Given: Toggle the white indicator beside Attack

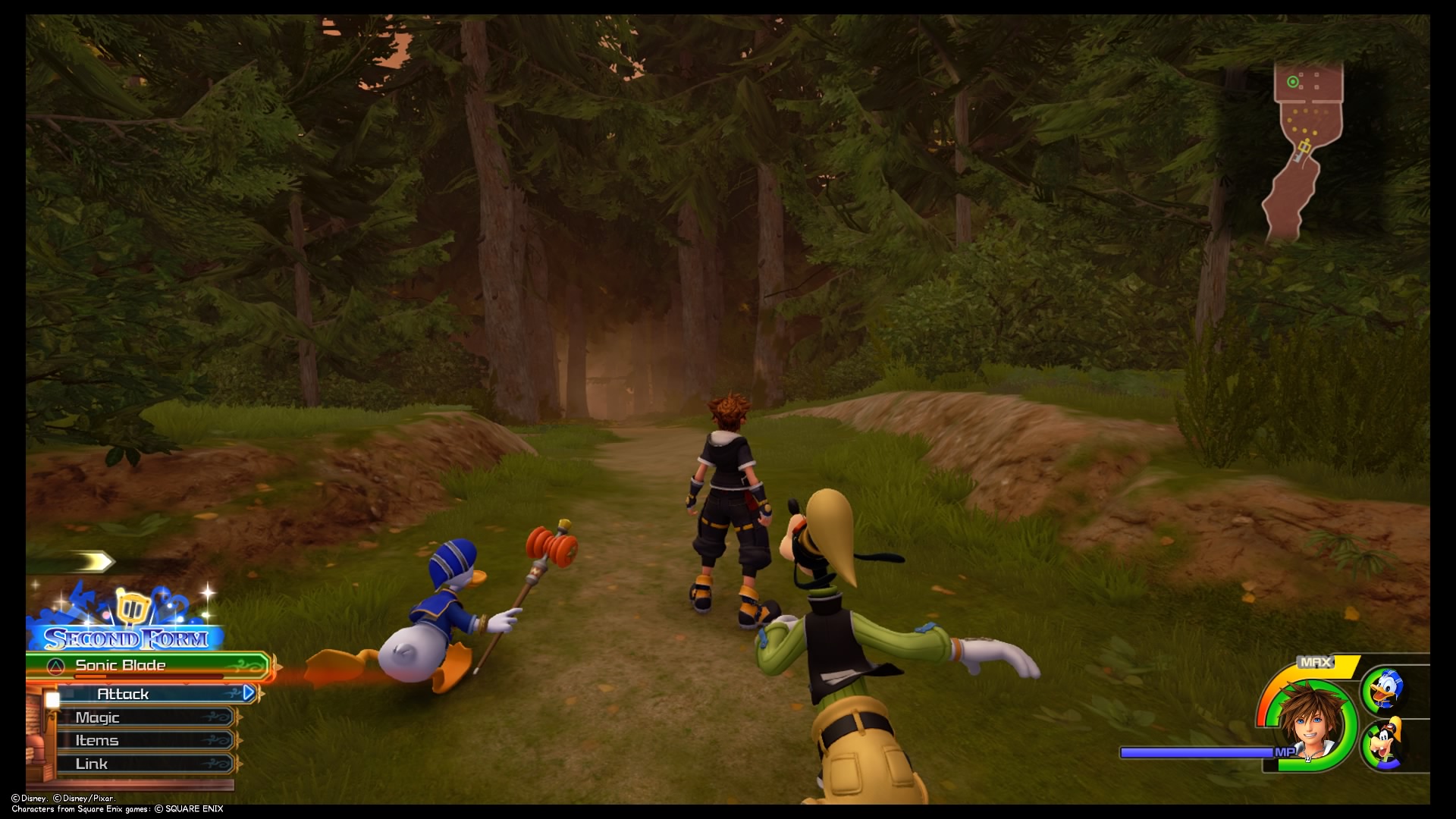Looking at the screenshot, I should coord(52,699).
